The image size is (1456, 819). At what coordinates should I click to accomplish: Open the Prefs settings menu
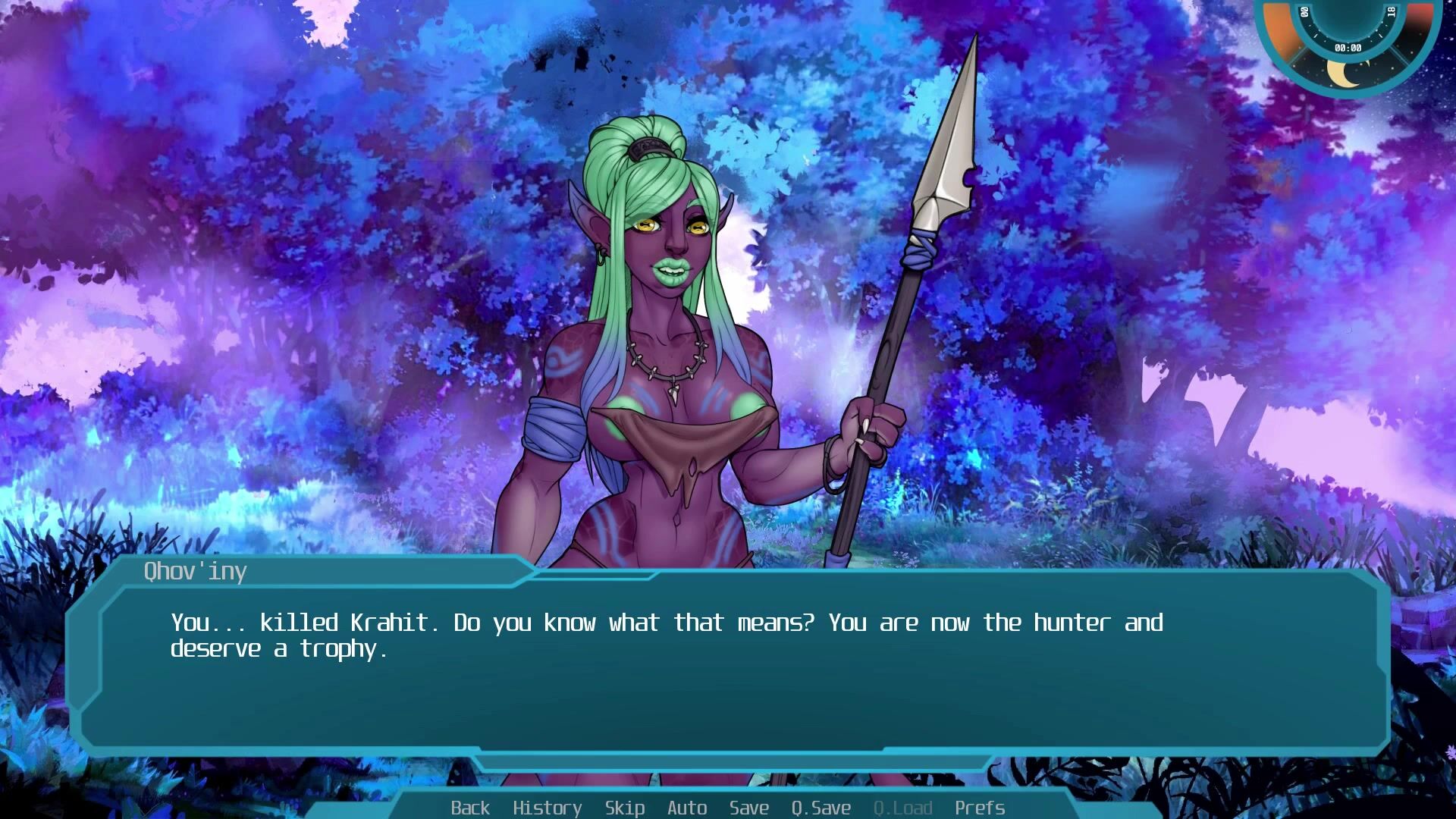coord(980,808)
